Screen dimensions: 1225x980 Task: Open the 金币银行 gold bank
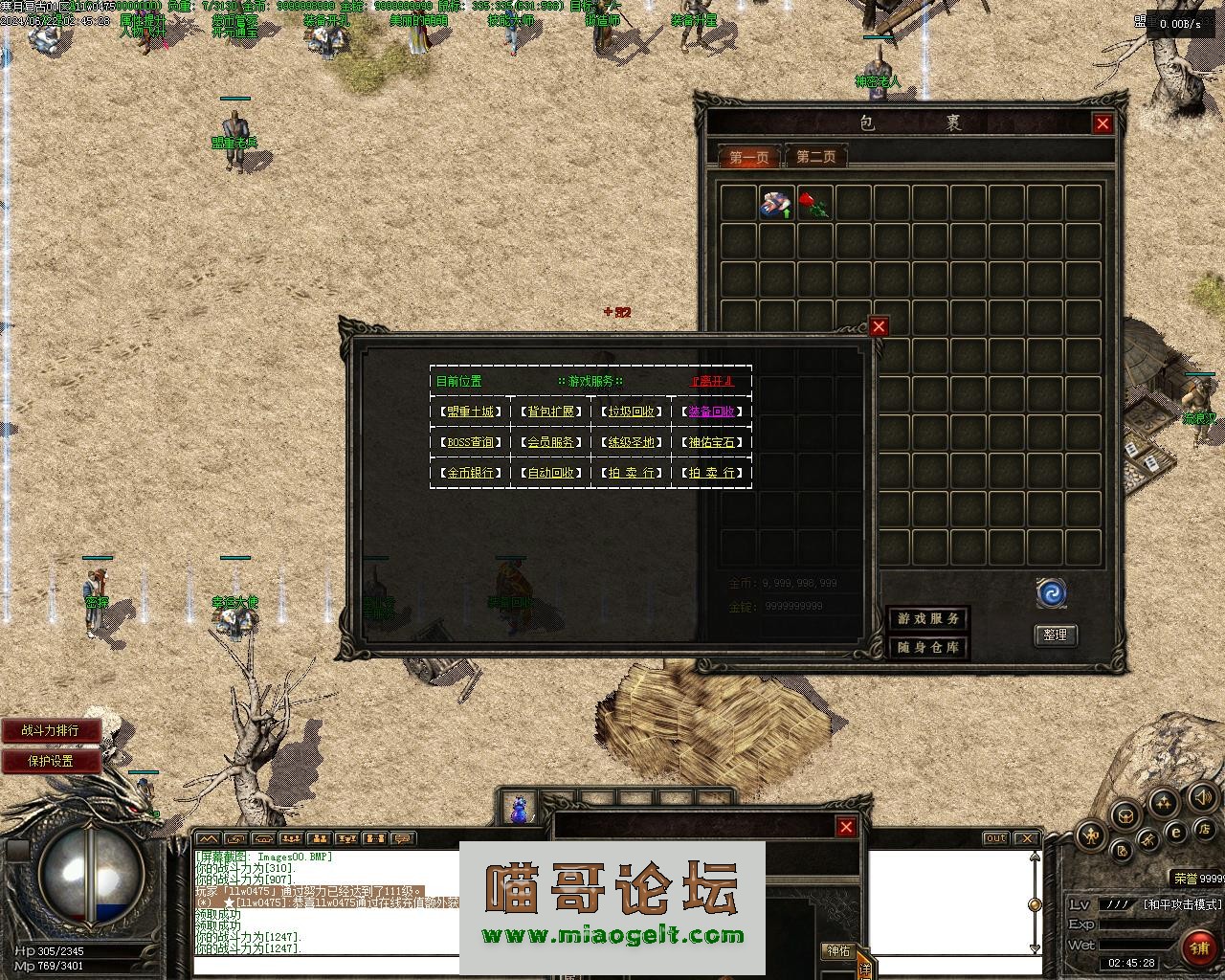click(470, 473)
